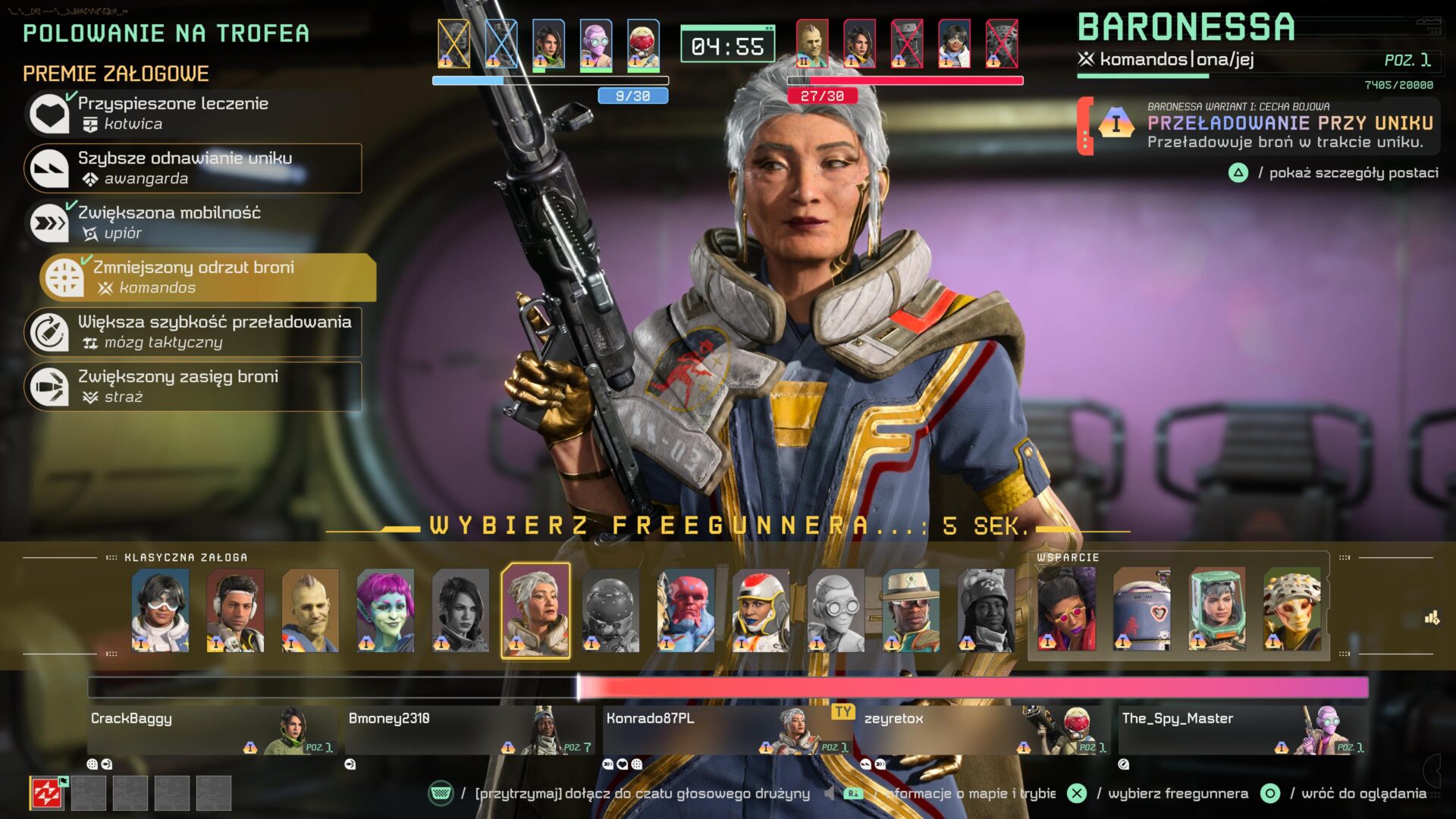Open the Przeładowanie przy uniku trait panel
1456x819 pixels.
1259,125
